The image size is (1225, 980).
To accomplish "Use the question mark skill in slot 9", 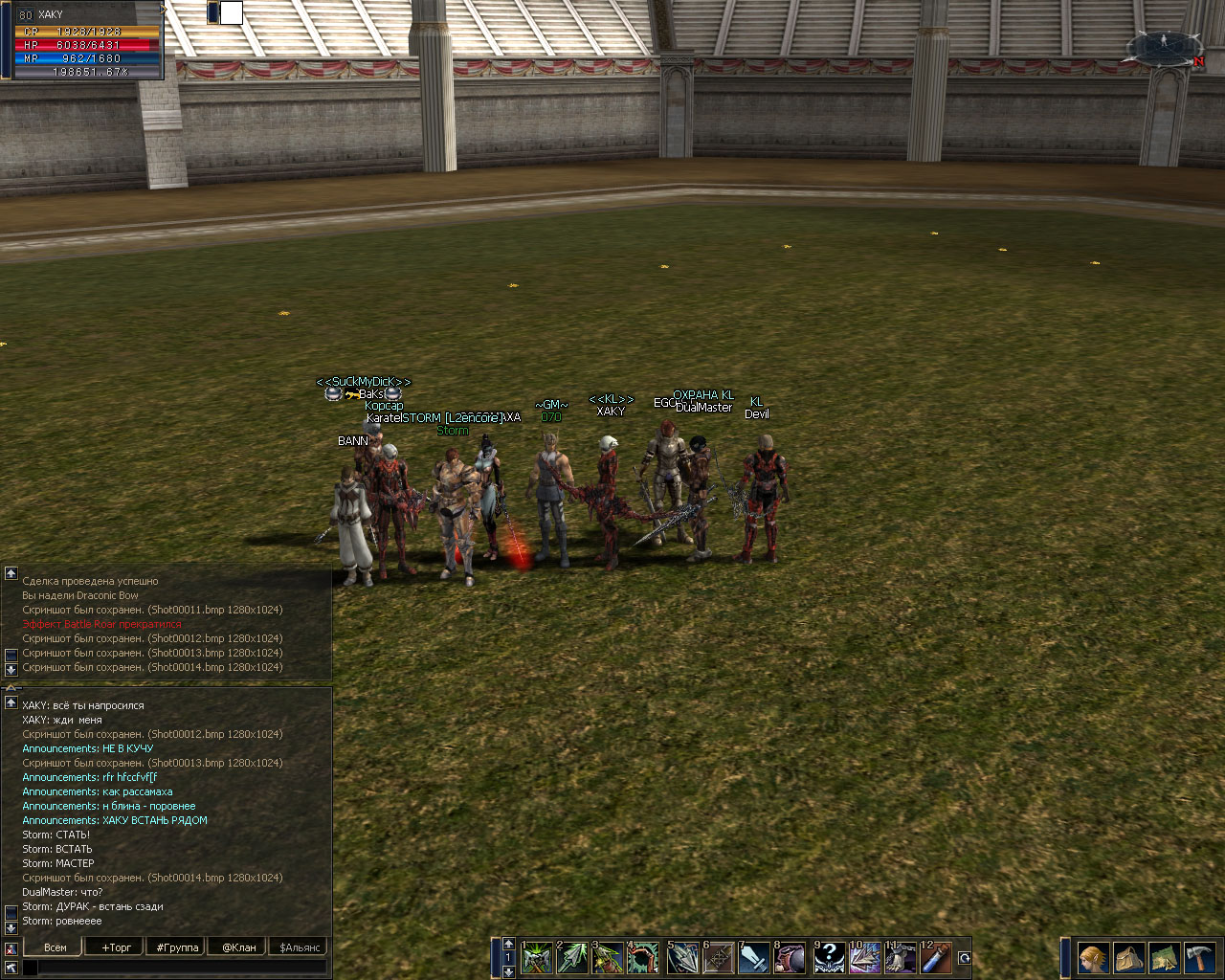I will [x=829, y=957].
